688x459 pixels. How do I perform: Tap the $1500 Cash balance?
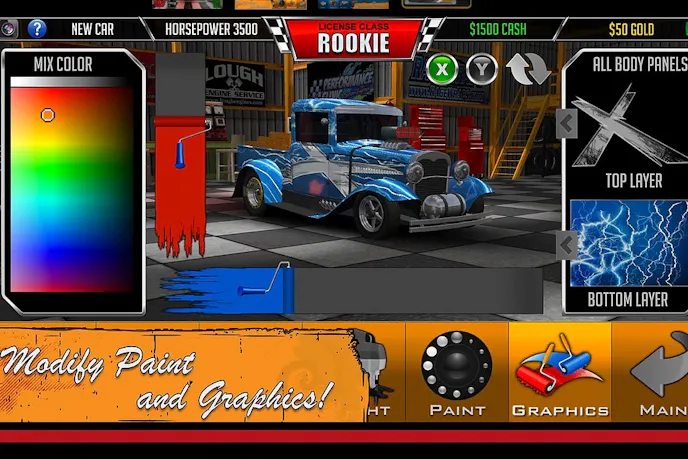coord(497,29)
